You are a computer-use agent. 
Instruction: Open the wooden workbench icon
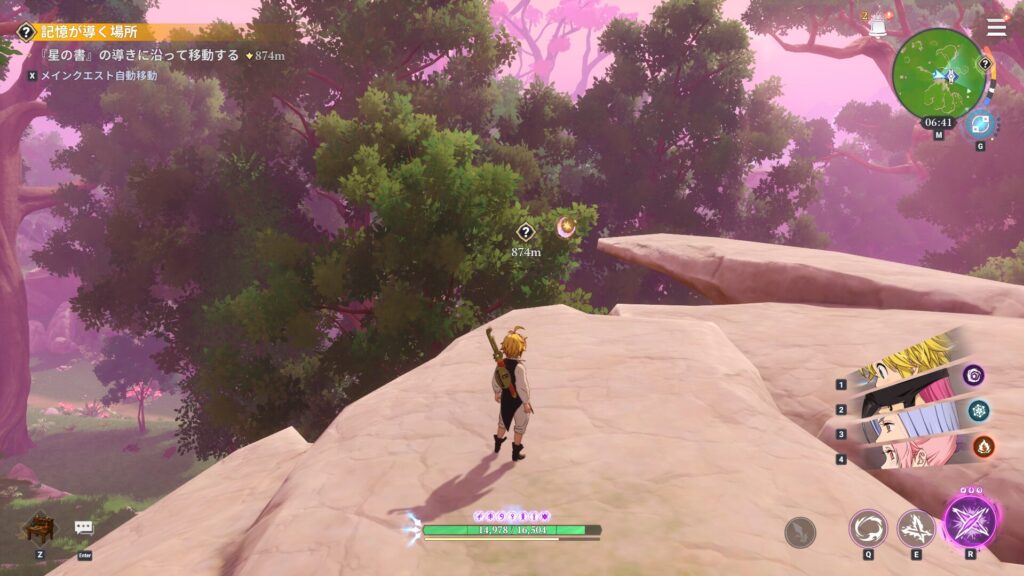(x=39, y=526)
